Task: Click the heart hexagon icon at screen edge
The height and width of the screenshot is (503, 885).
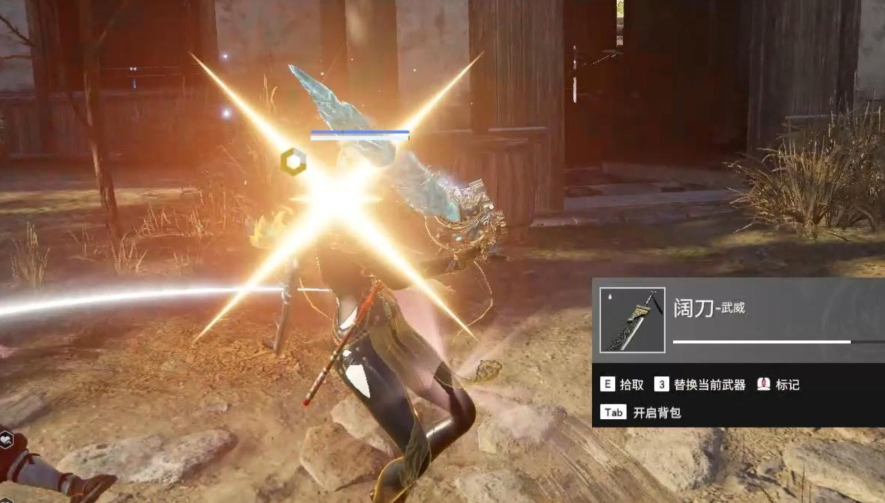Action: coord(5,440)
